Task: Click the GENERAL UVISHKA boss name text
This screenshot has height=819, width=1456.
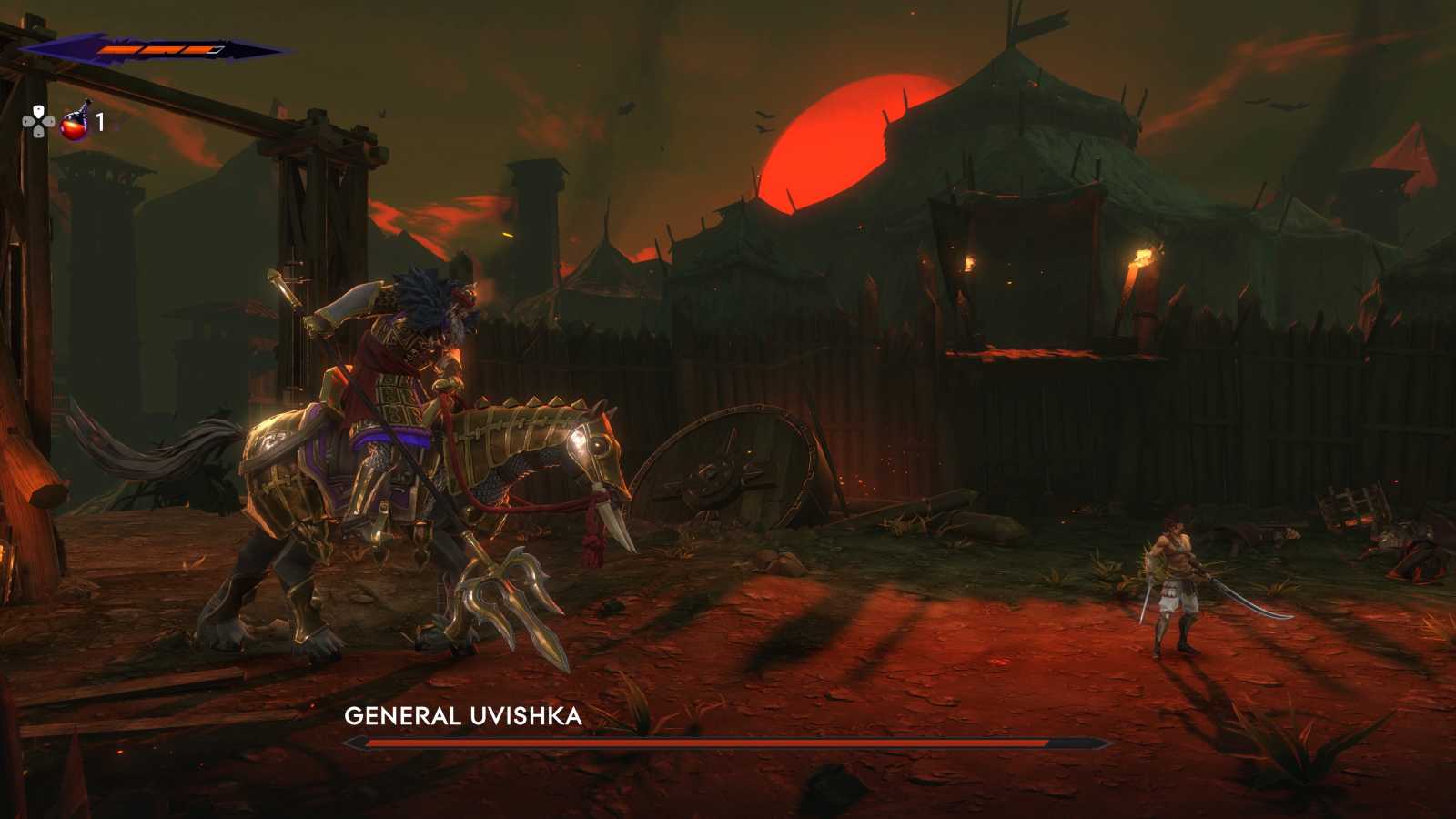Action: click(462, 717)
